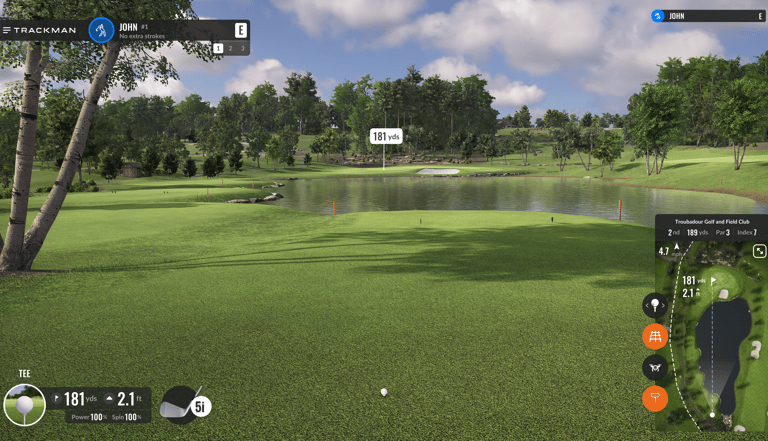This screenshot has height=441, width=768.
Task: Switch to hole 3 in the hole selector
Action: (x=242, y=48)
